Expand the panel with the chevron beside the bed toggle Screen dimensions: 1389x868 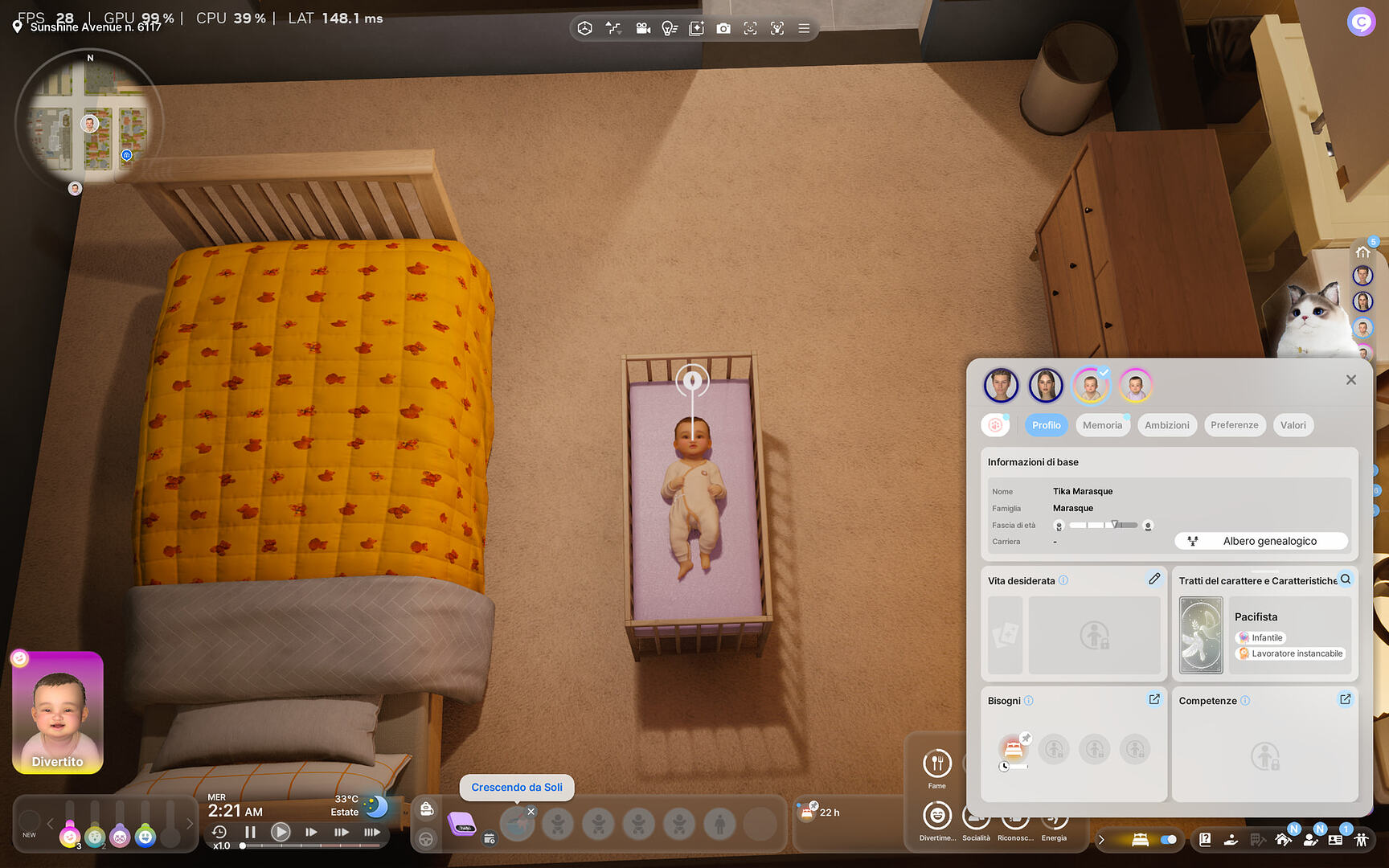(x=1102, y=839)
